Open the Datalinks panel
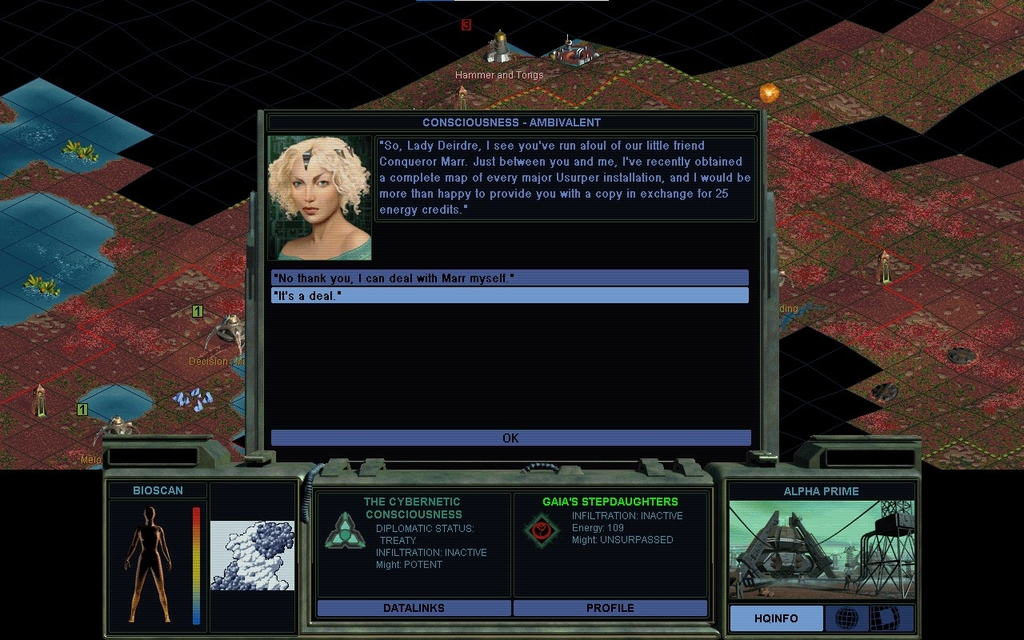This screenshot has height=640, width=1024. click(x=413, y=608)
